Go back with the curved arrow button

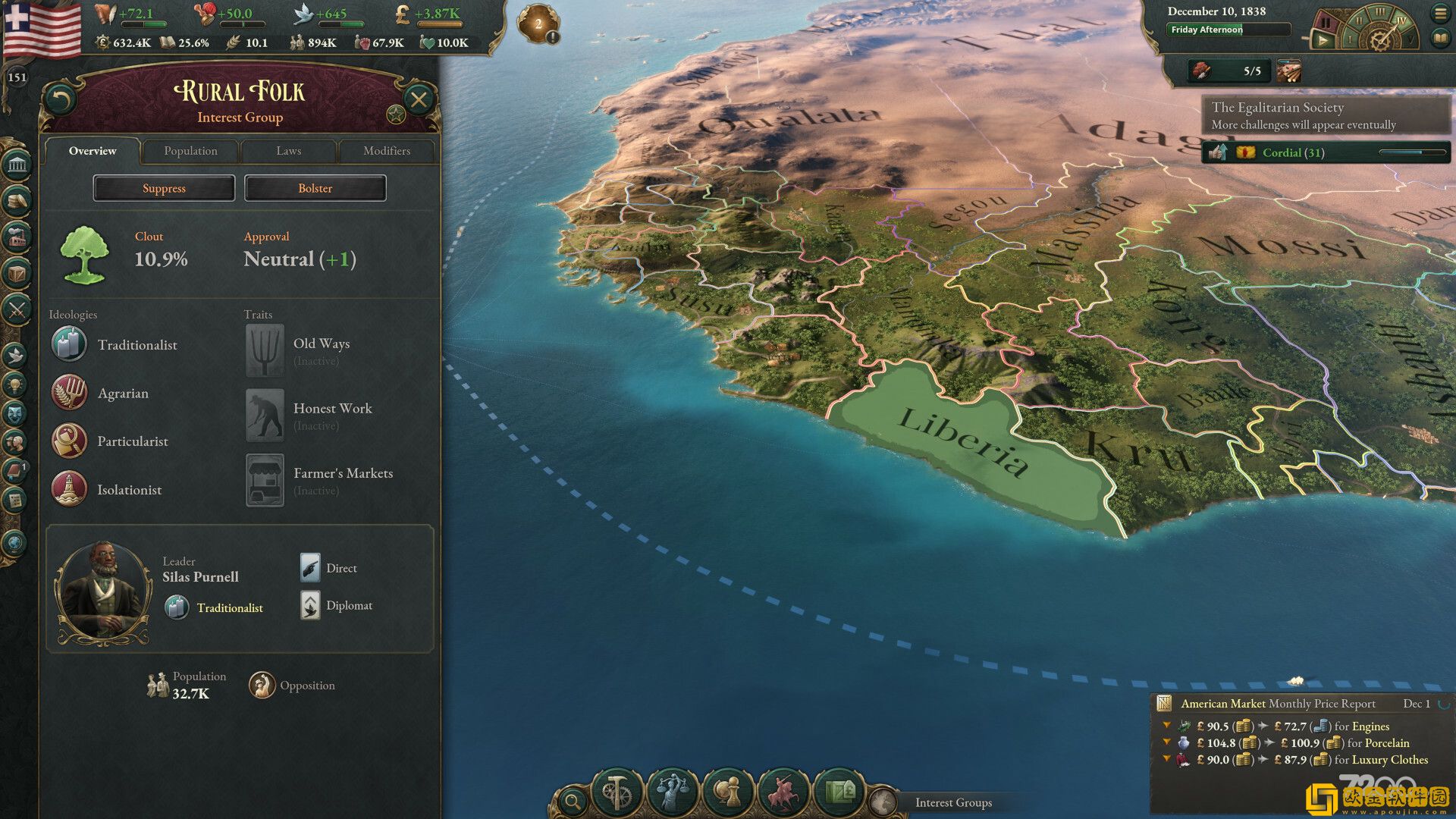click(x=60, y=99)
